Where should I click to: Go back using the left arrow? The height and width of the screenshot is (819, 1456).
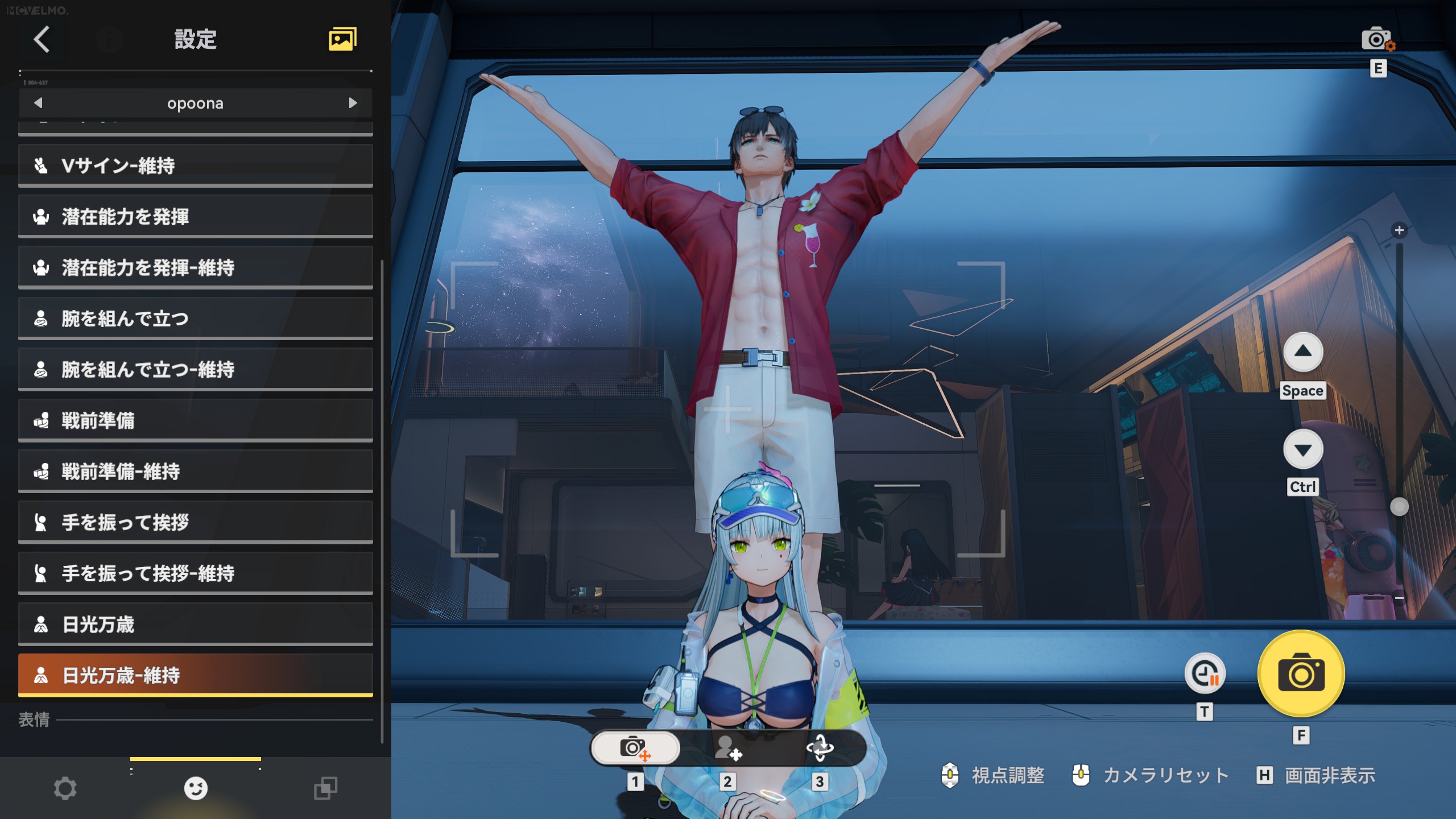point(42,39)
